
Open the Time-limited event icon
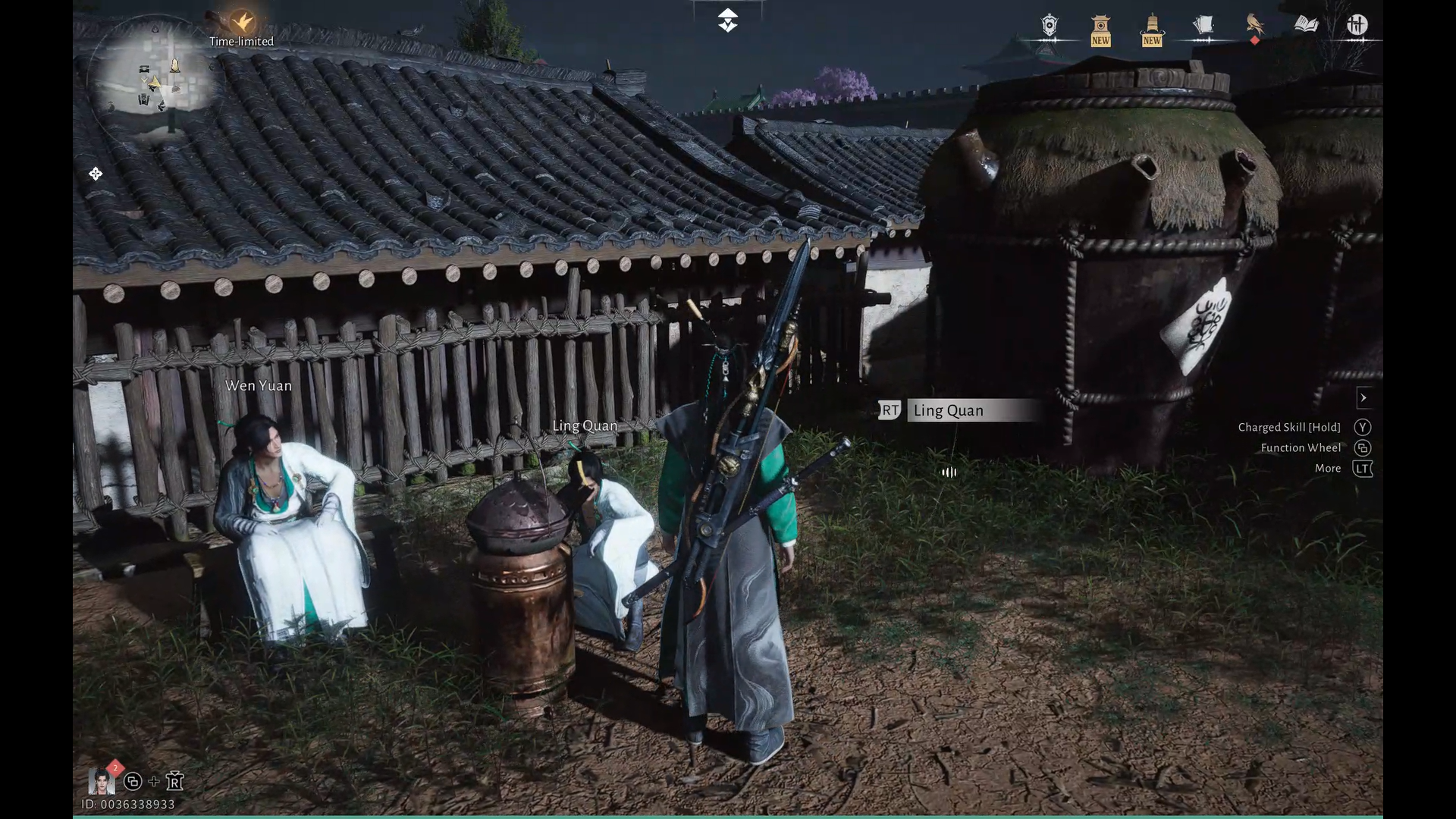point(242,23)
